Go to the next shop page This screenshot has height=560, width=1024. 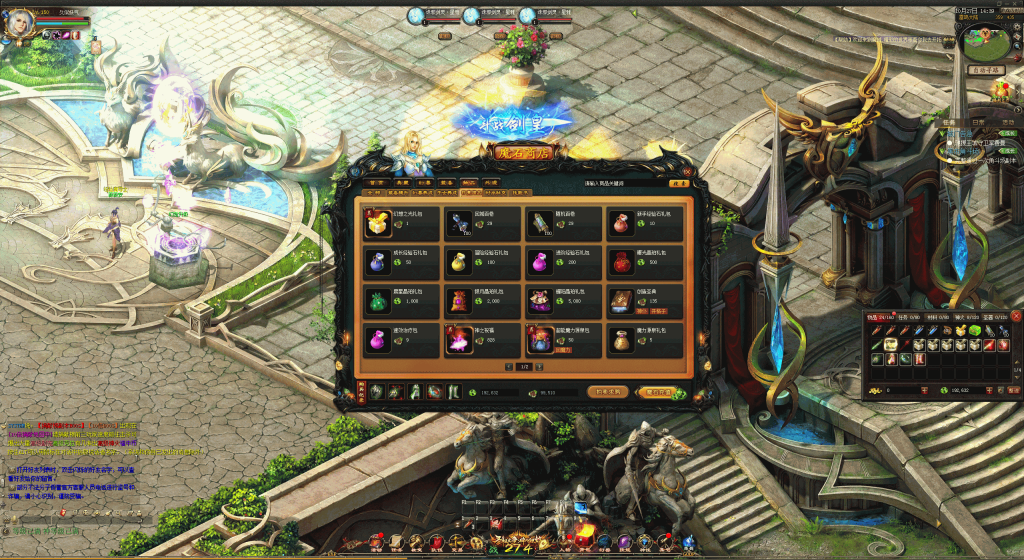(541, 368)
